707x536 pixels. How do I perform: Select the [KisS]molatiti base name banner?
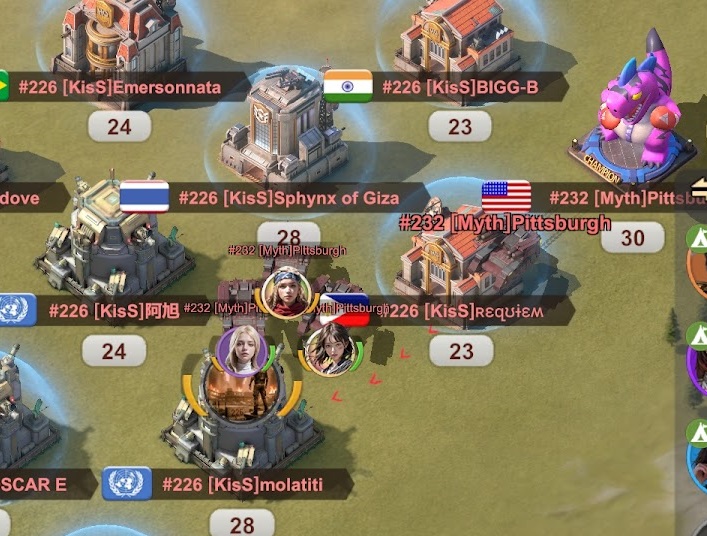256,485
